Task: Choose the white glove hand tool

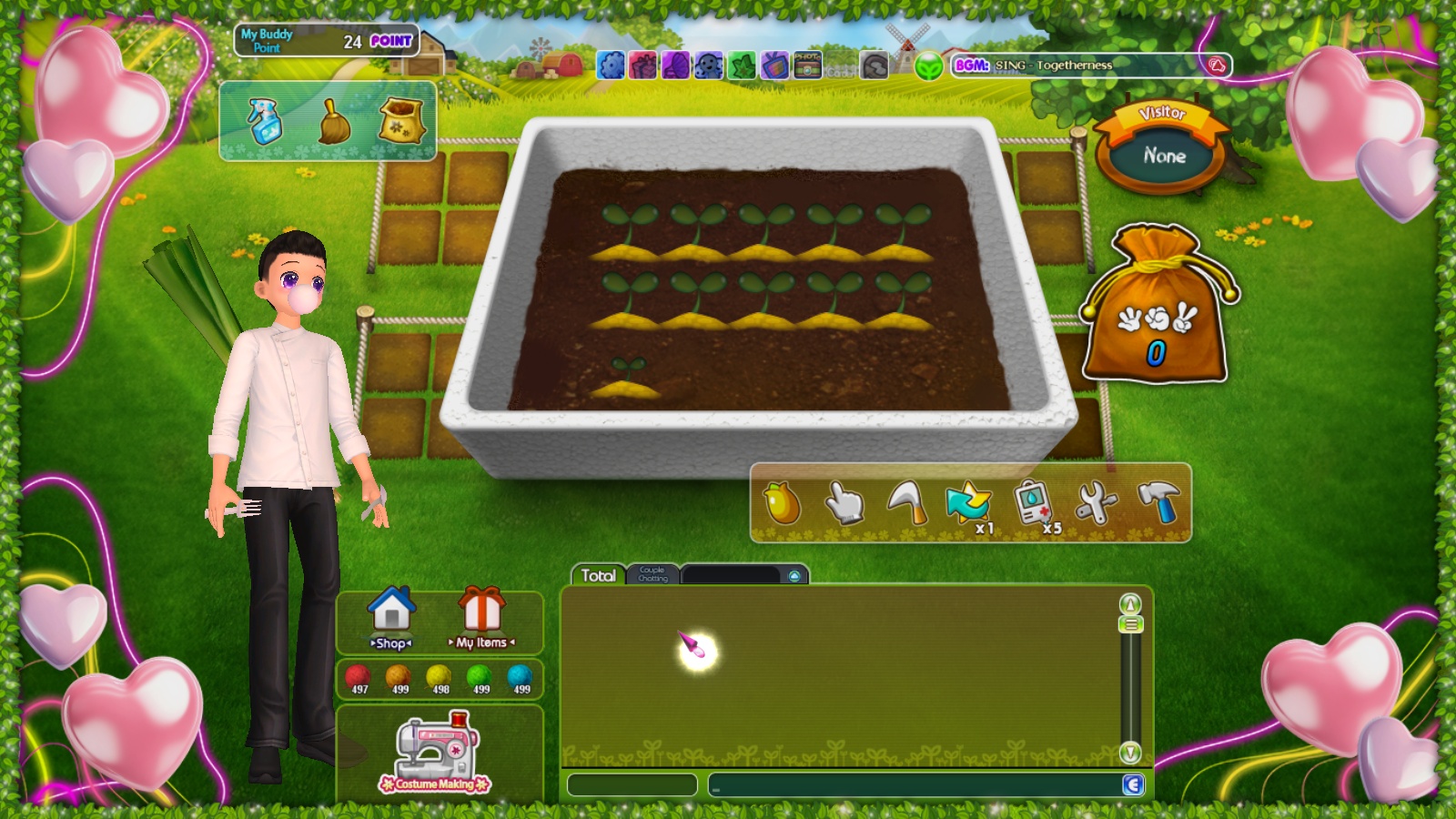Action: coord(844,502)
